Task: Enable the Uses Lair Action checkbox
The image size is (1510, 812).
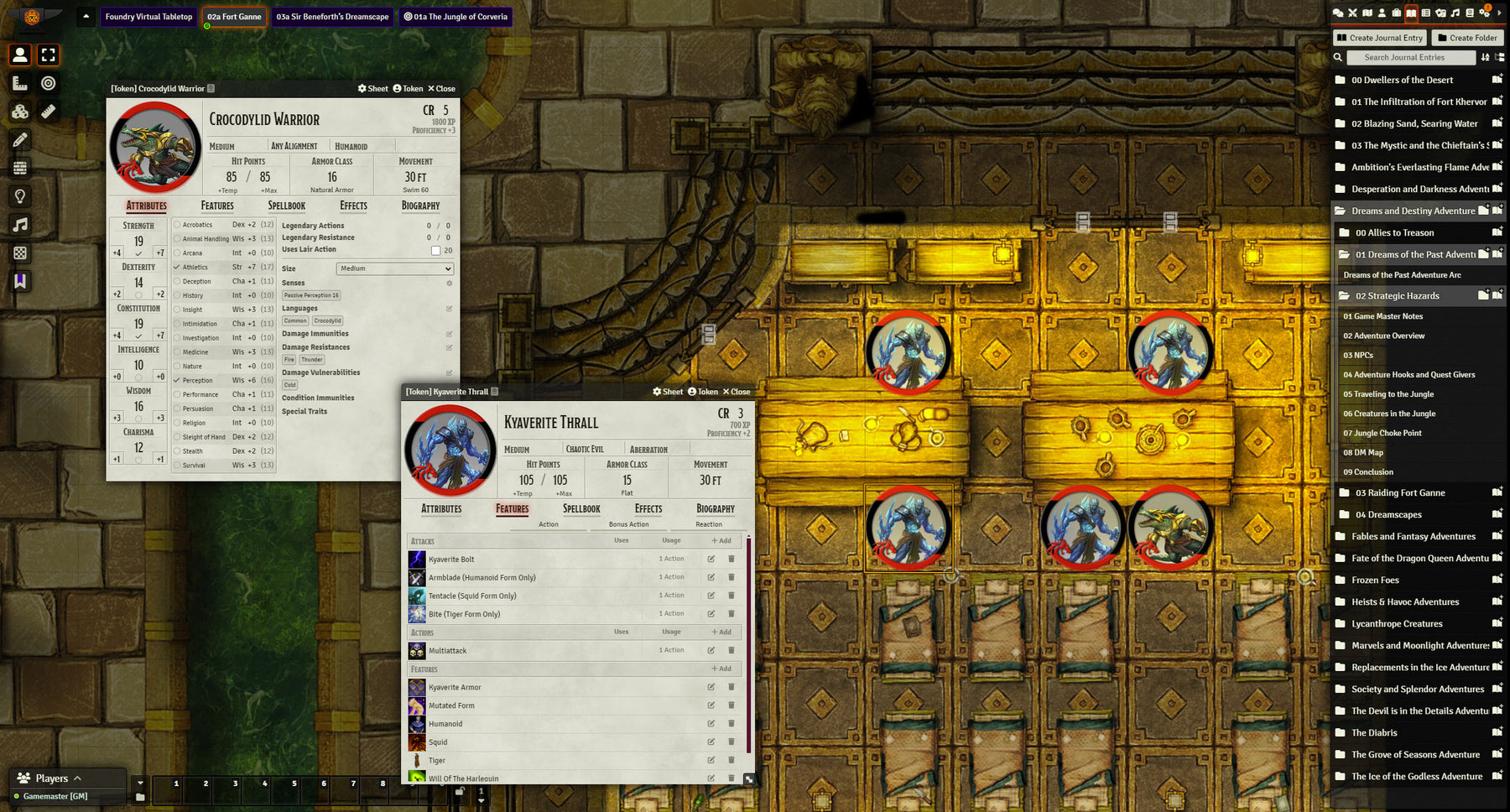Action: [435, 249]
